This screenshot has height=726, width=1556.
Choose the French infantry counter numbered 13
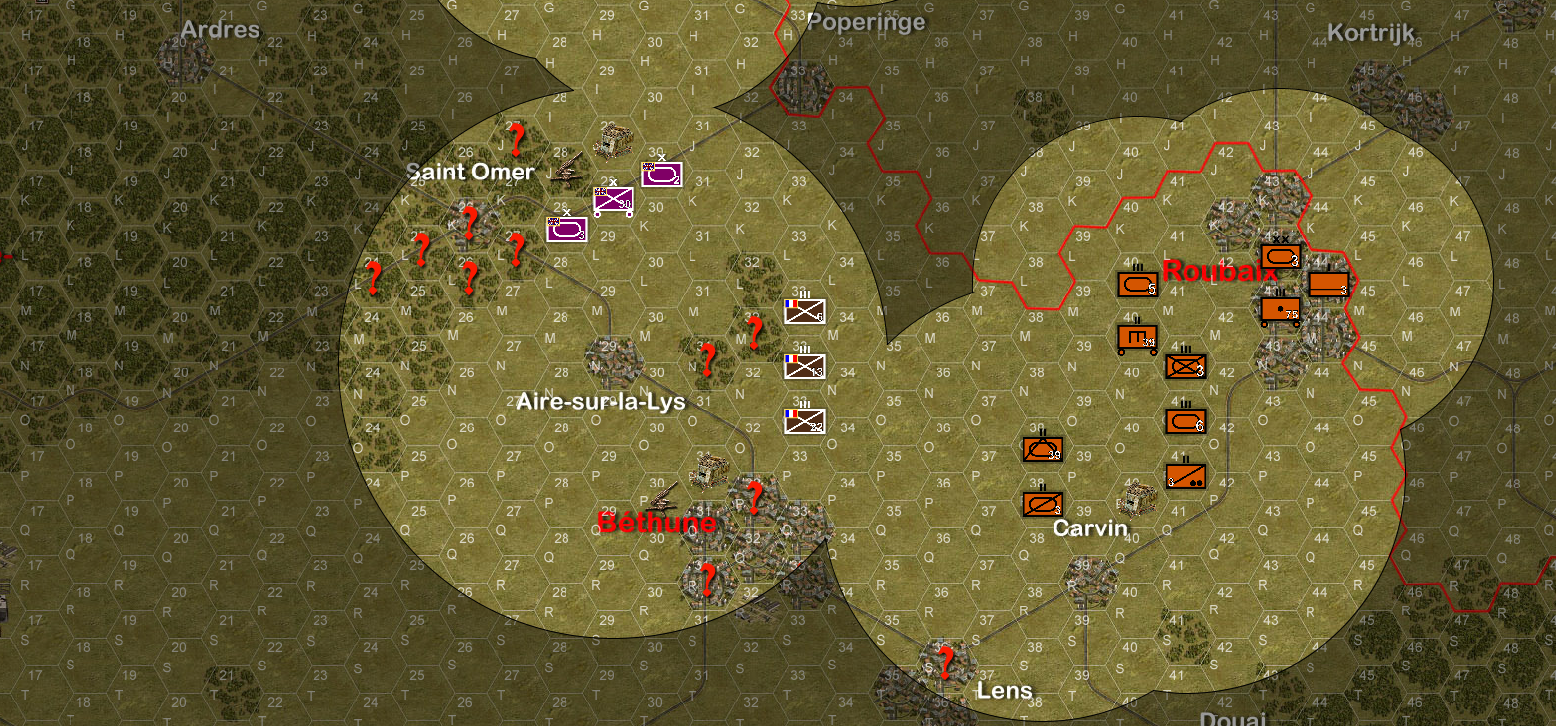coord(804,367)
